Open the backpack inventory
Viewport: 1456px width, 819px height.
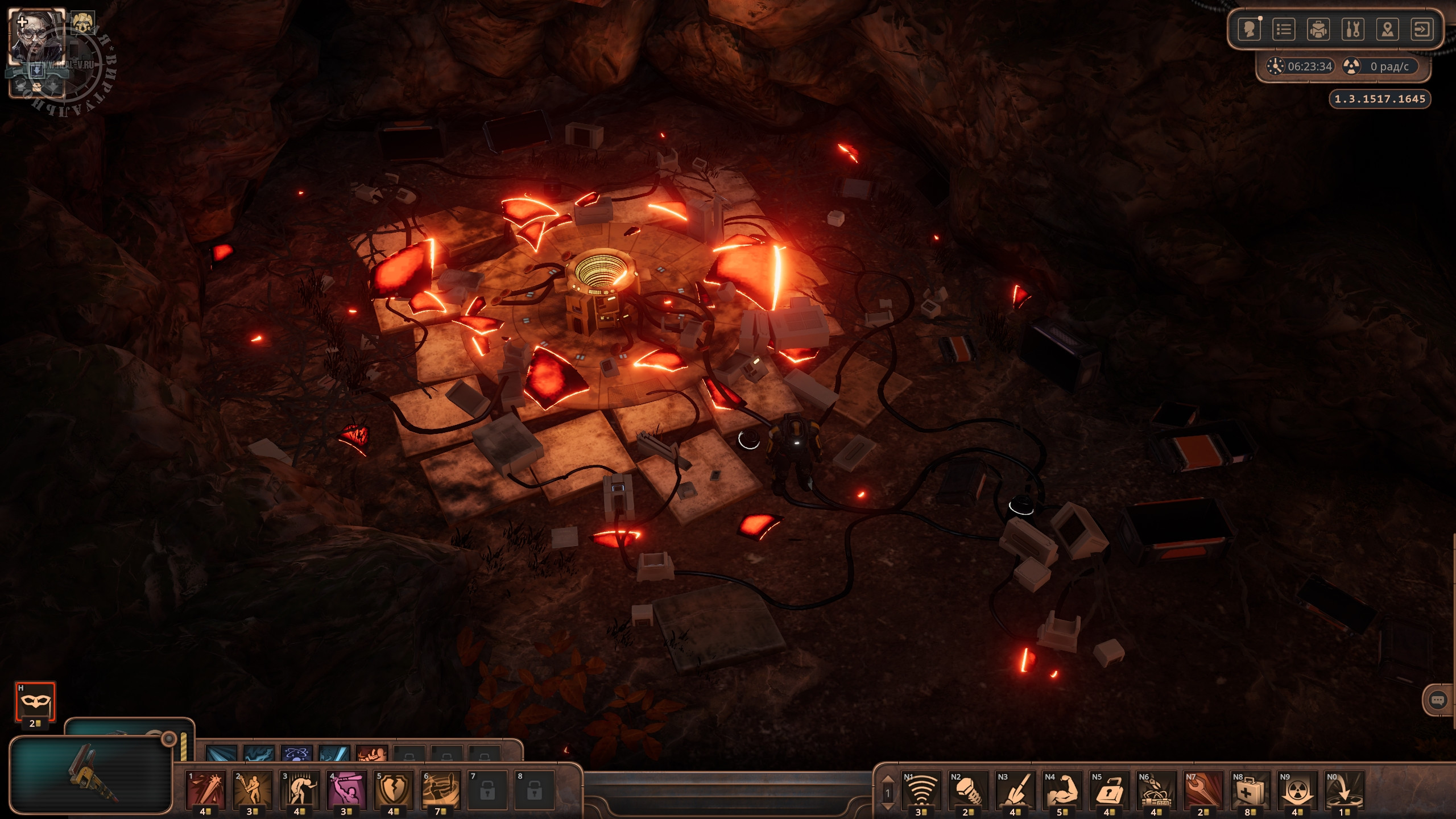point(1318,29)
